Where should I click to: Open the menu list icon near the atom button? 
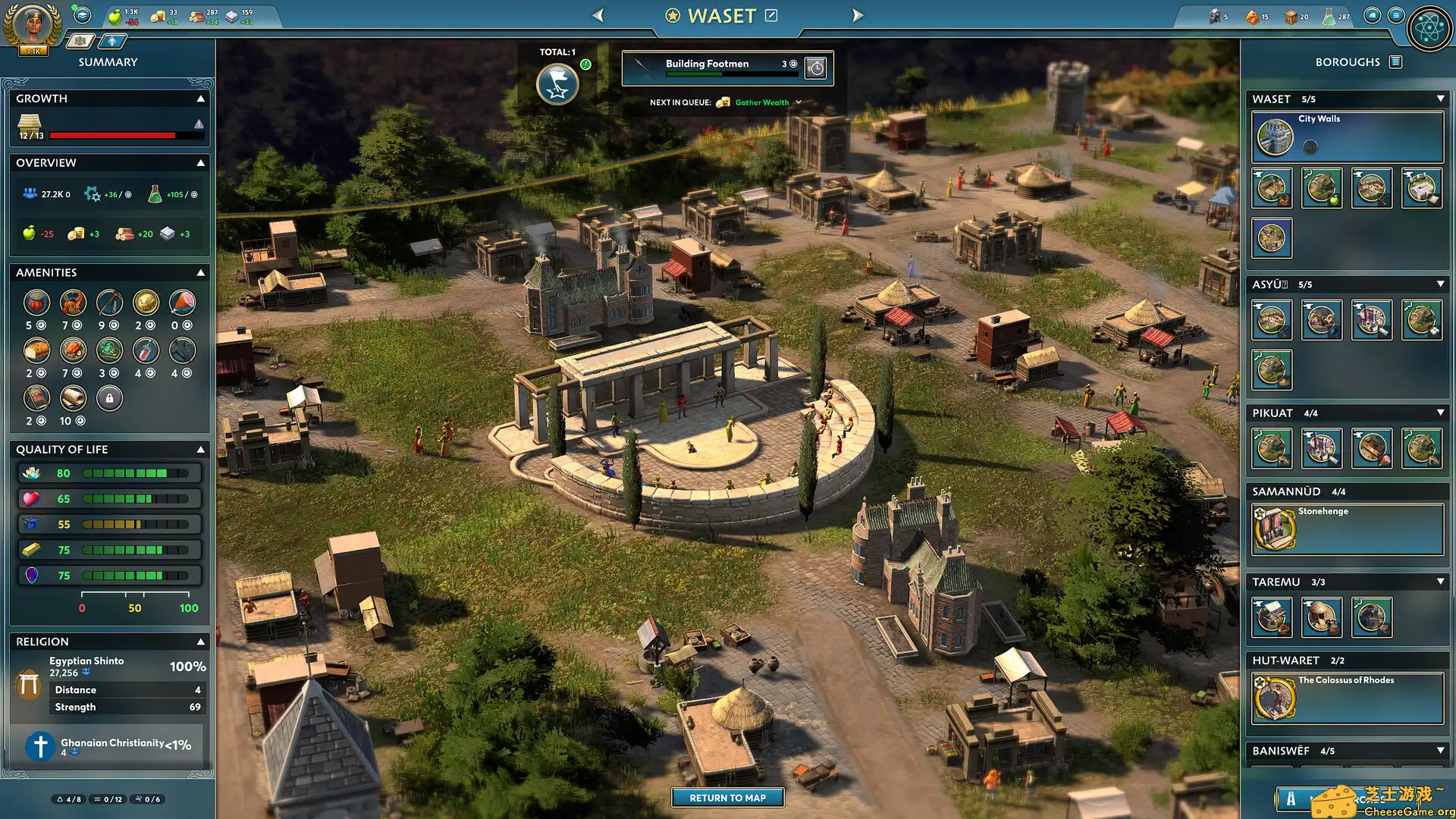(1395, 15)
